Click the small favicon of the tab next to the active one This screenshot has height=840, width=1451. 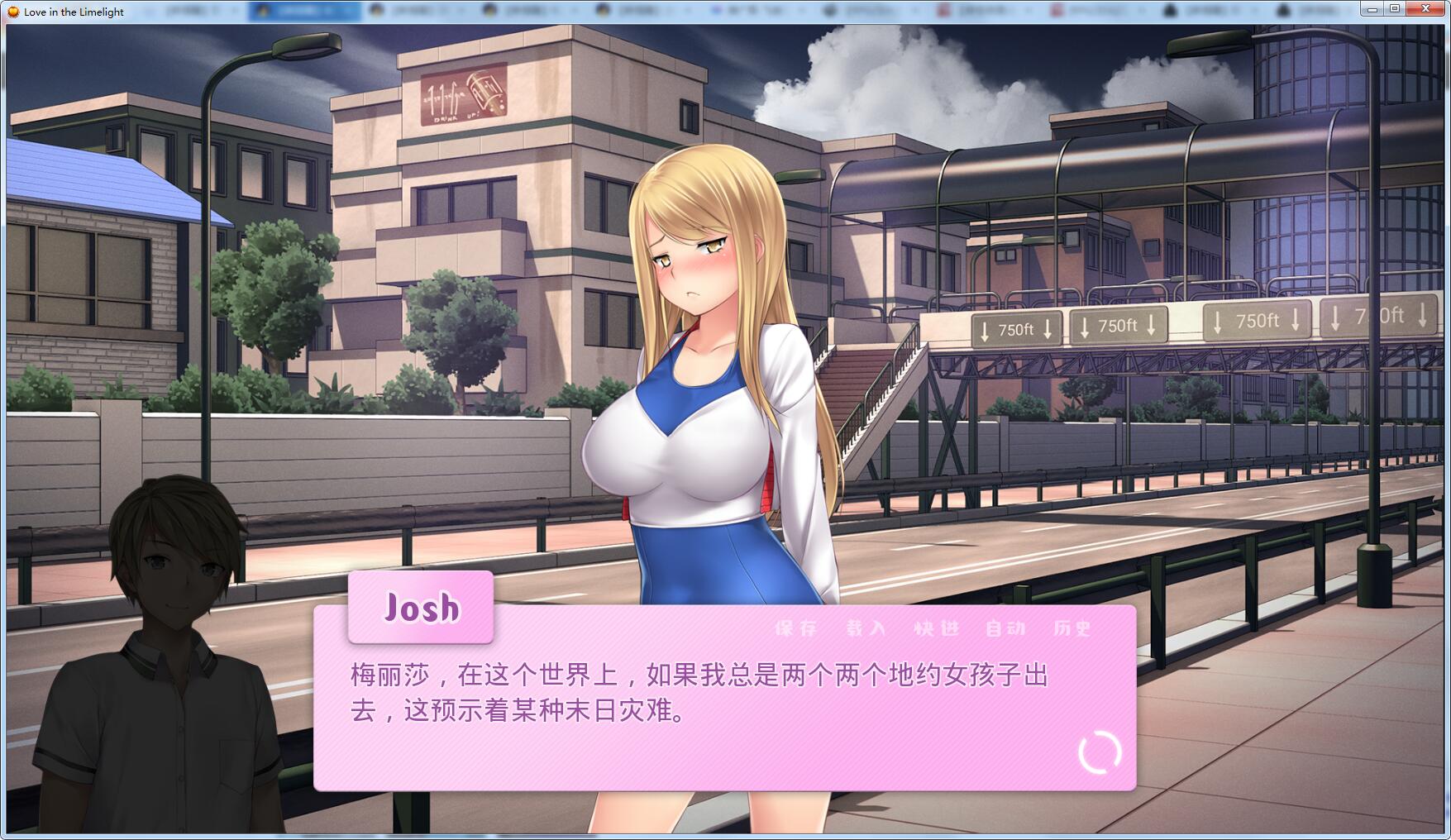375,9
